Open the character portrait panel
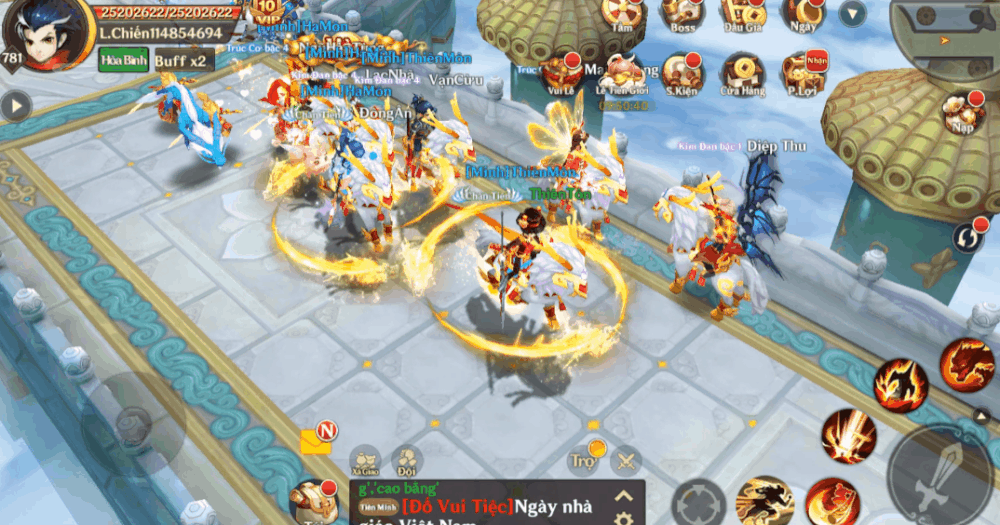The image size is (1000, 525). [40, 32]
